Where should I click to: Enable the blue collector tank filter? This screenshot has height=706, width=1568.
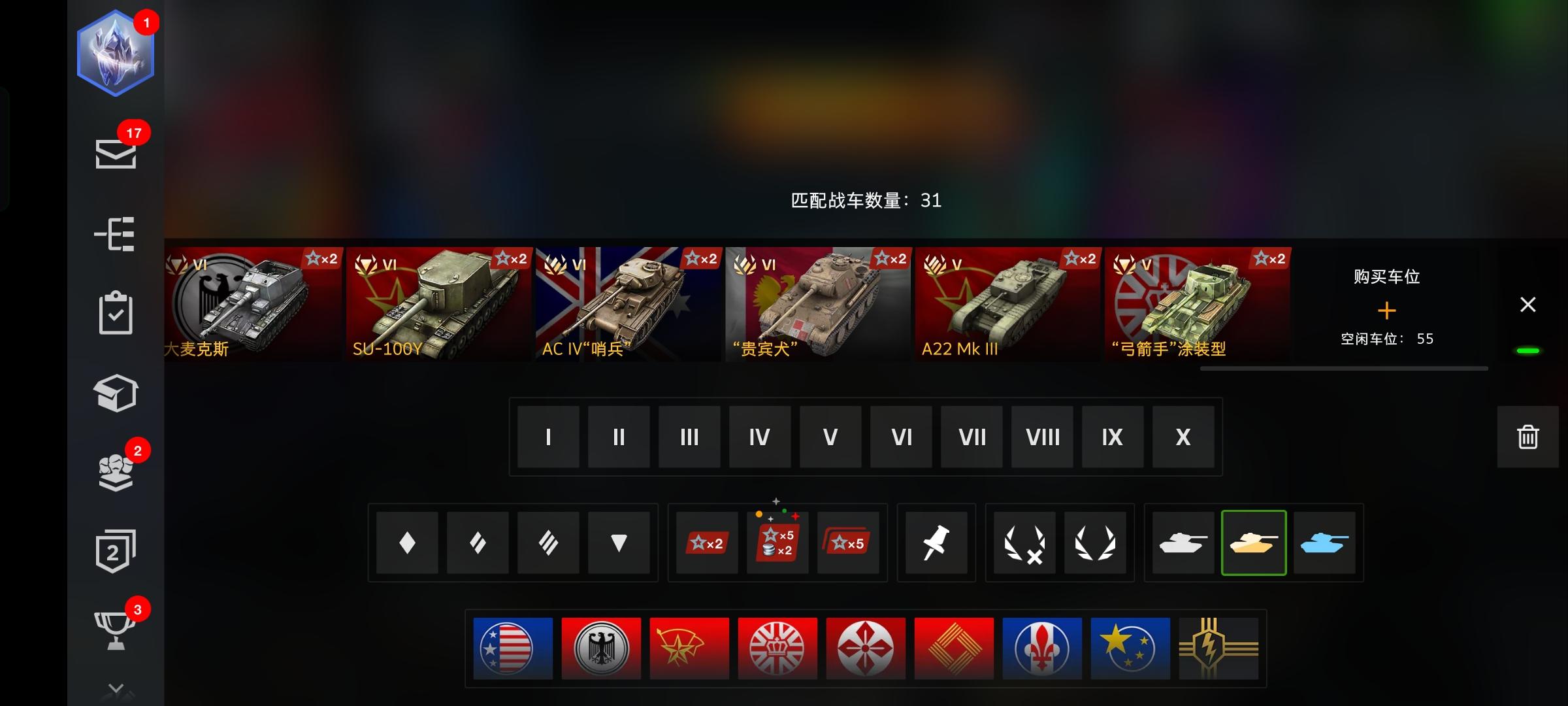1325,543
